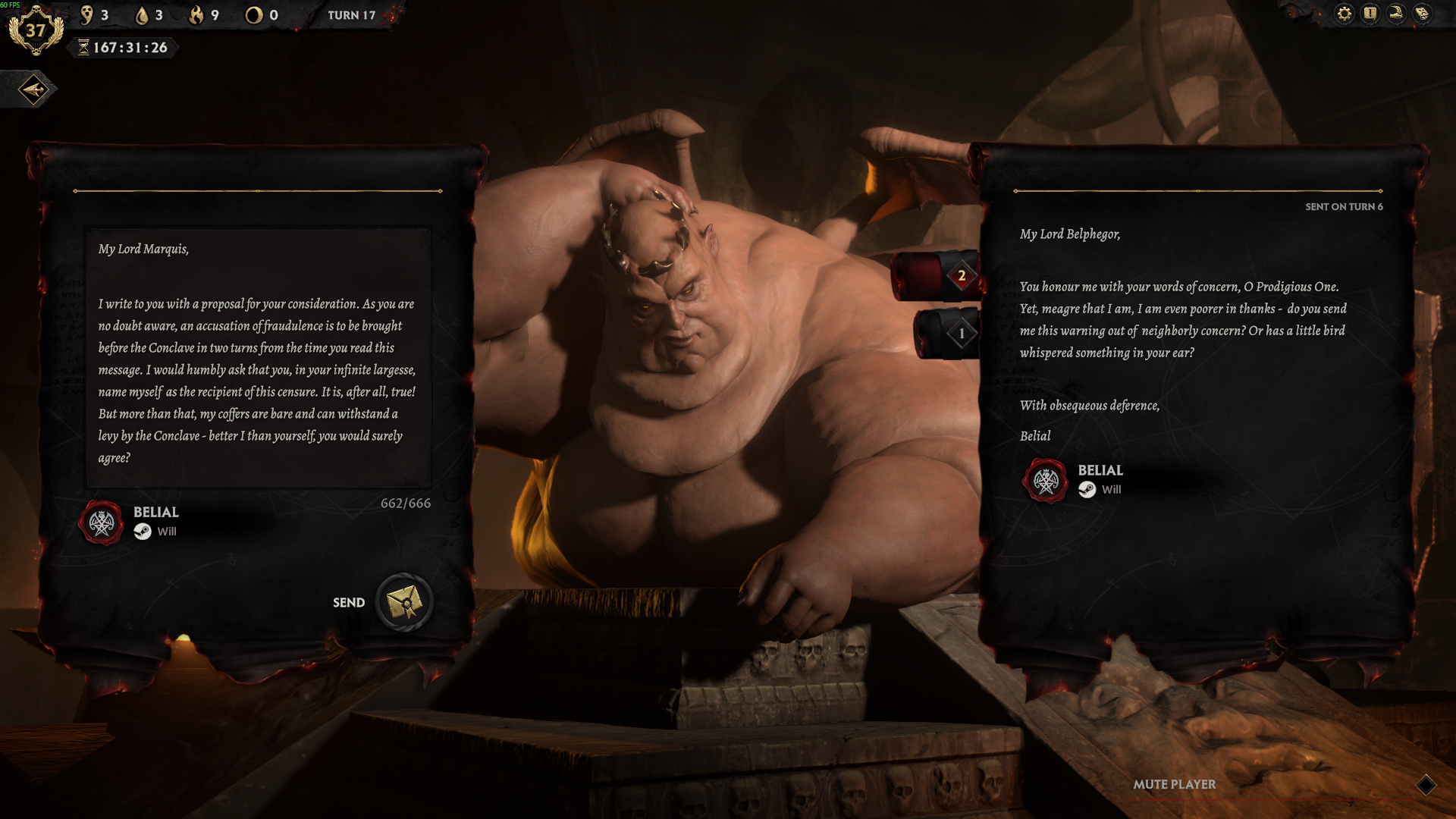Open settings via the gear icon

[x=1344, y=14]
